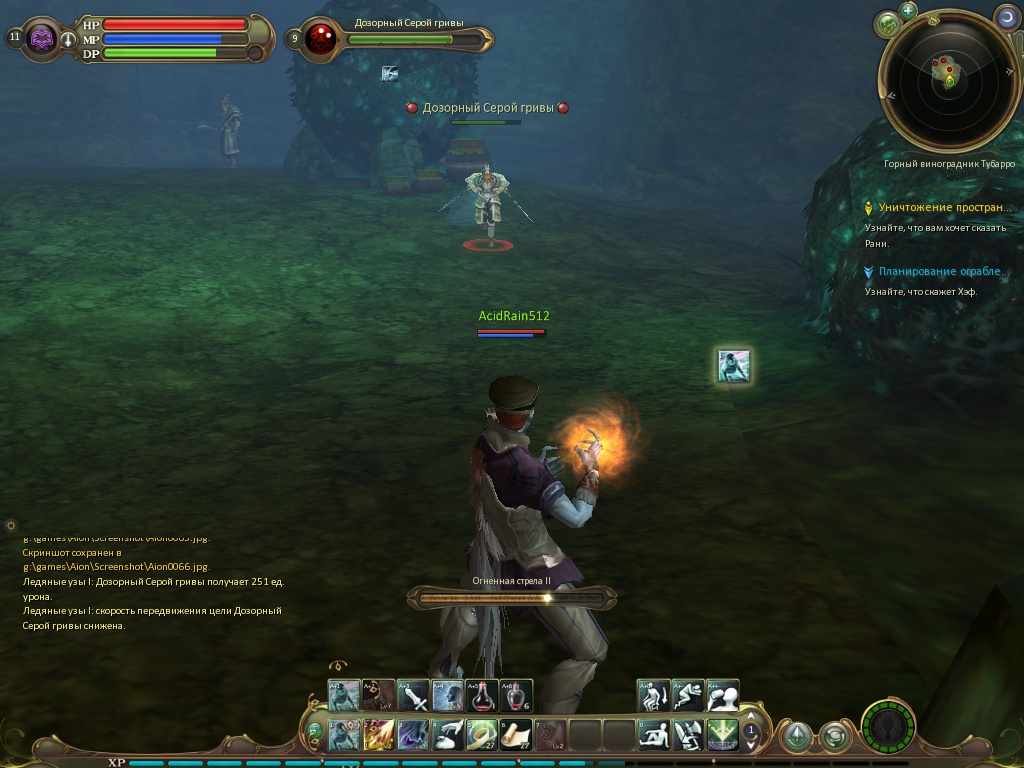This screenshot has width=1024, height=768.
Task: Activate the green downward arrows skill icon
Action: tap(722, 735)
